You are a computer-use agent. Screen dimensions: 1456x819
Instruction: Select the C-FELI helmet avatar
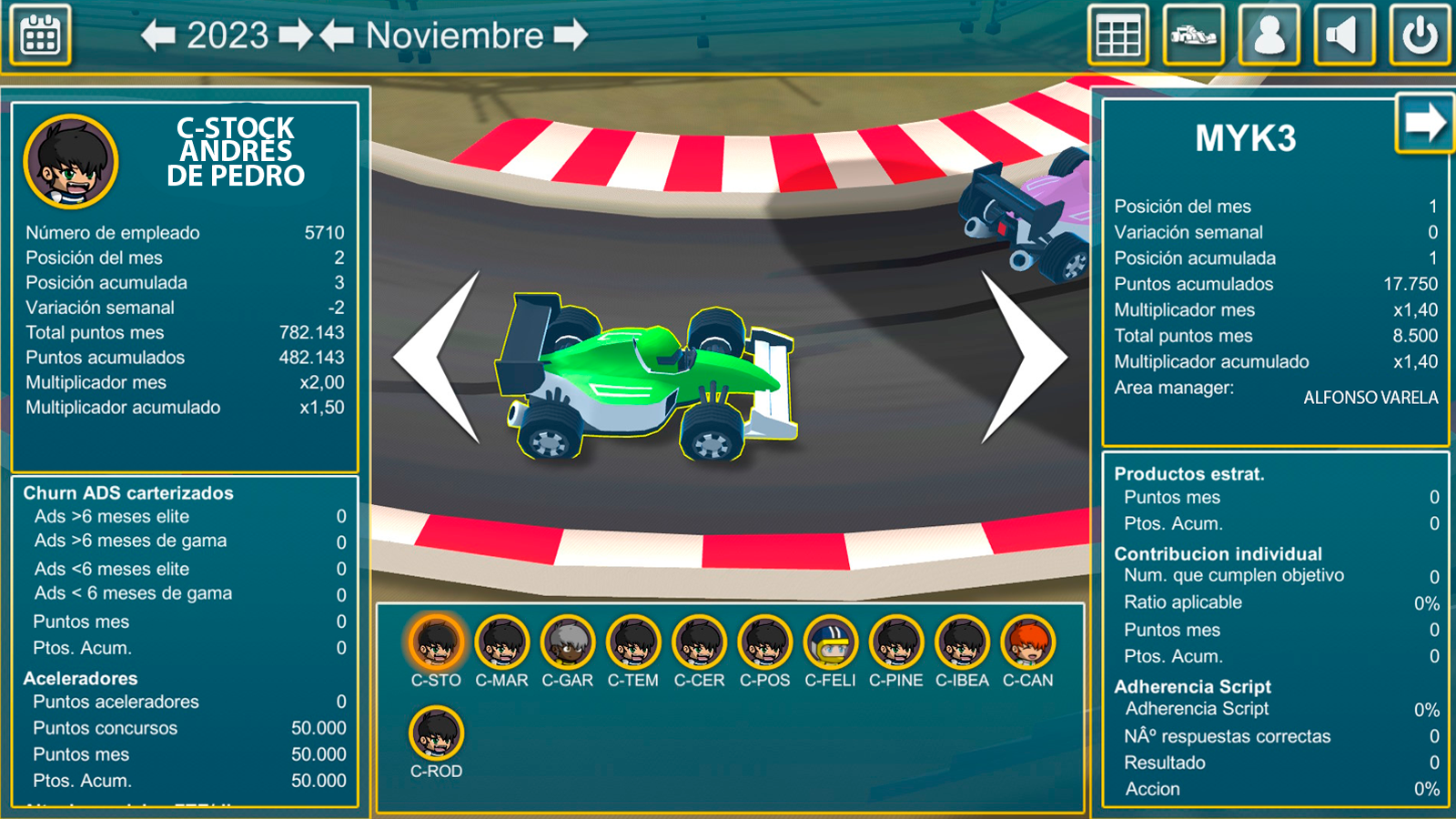(x=829, y=646)
